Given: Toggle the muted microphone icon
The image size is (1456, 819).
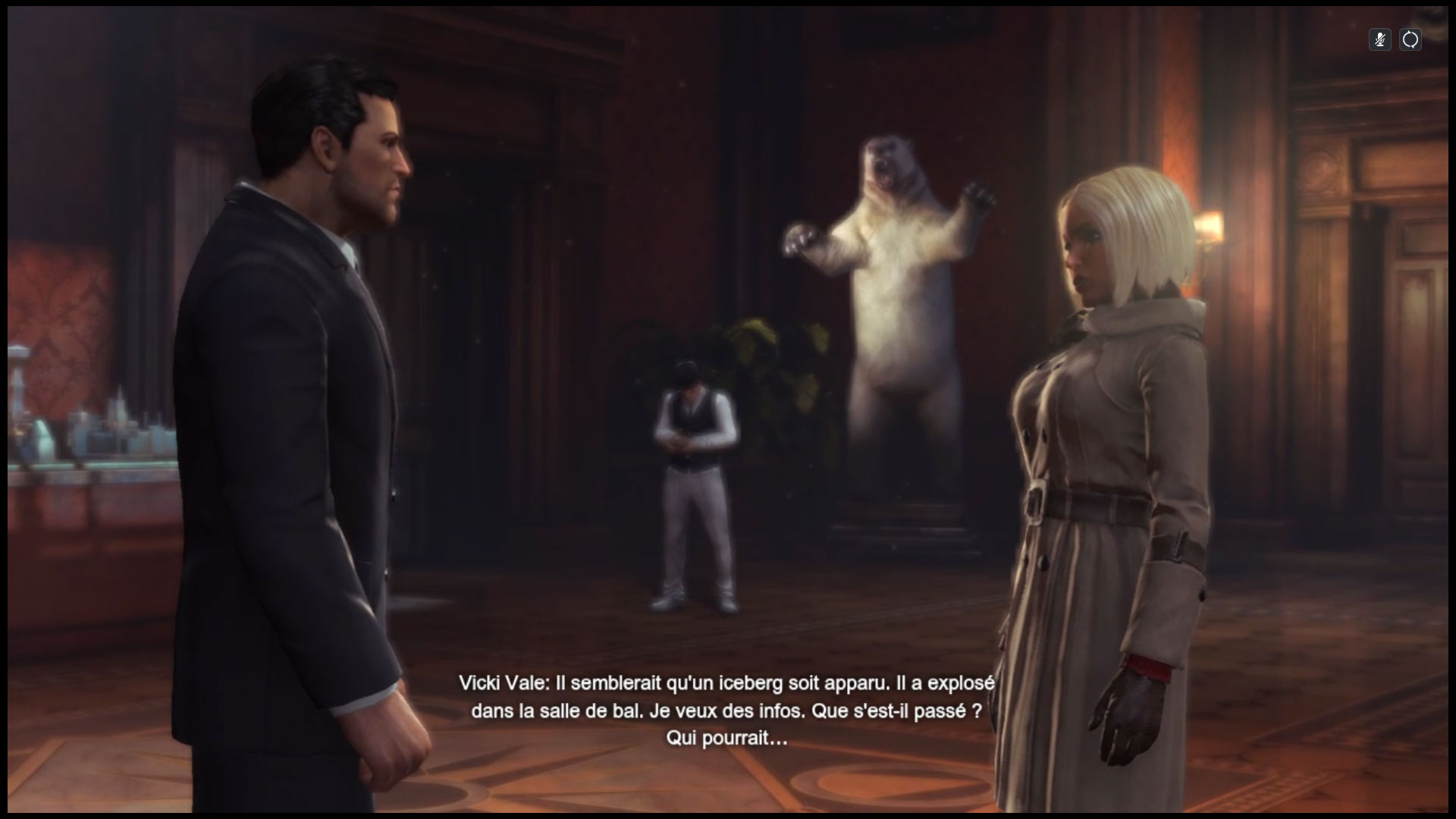Looking at the screenshot, I should coord(1379,40).
